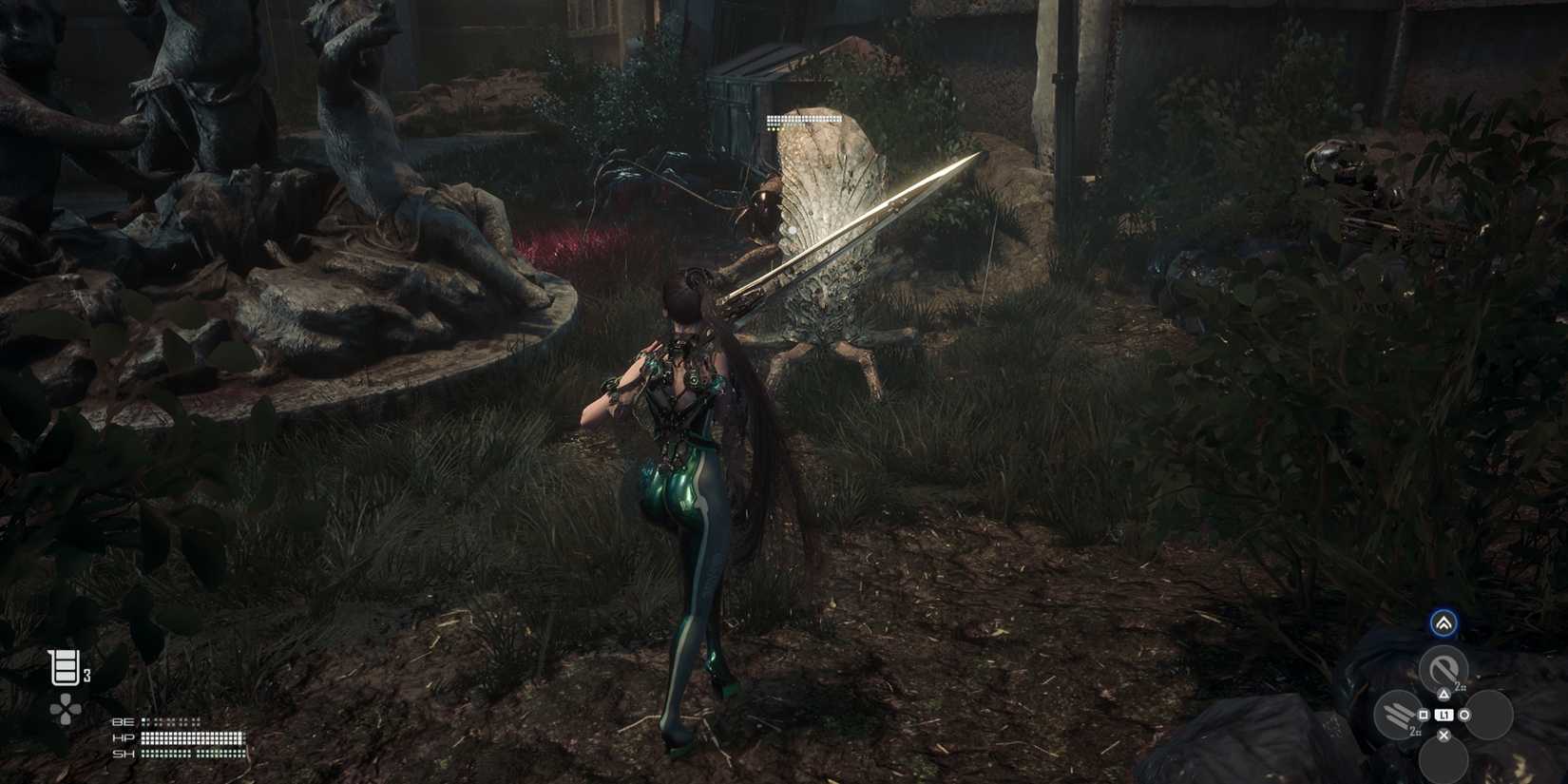Toggle the empty bottom skill slot
Screen dimensions: 1568x784
point(1444,760)
